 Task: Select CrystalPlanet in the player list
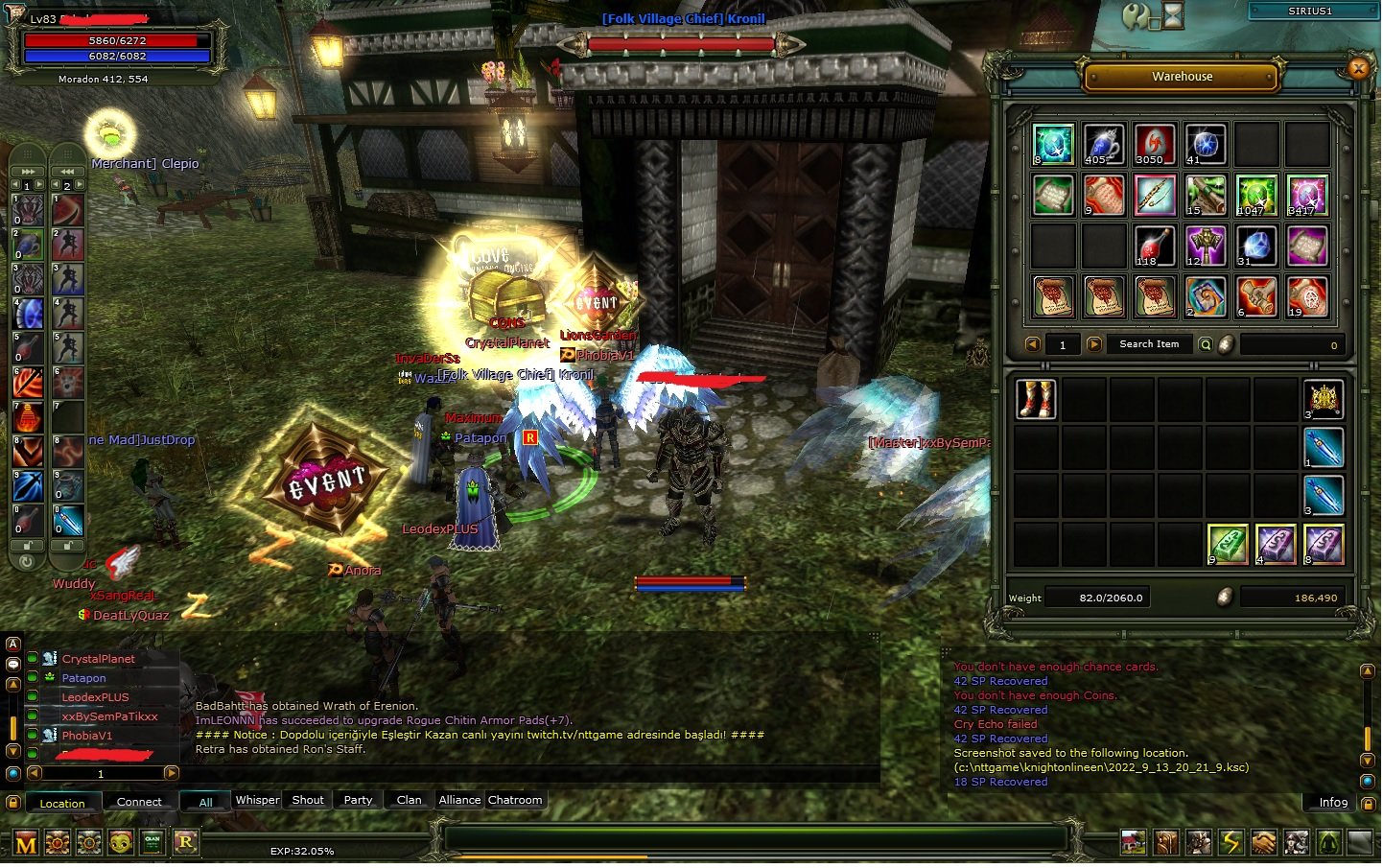pos(99,659)
